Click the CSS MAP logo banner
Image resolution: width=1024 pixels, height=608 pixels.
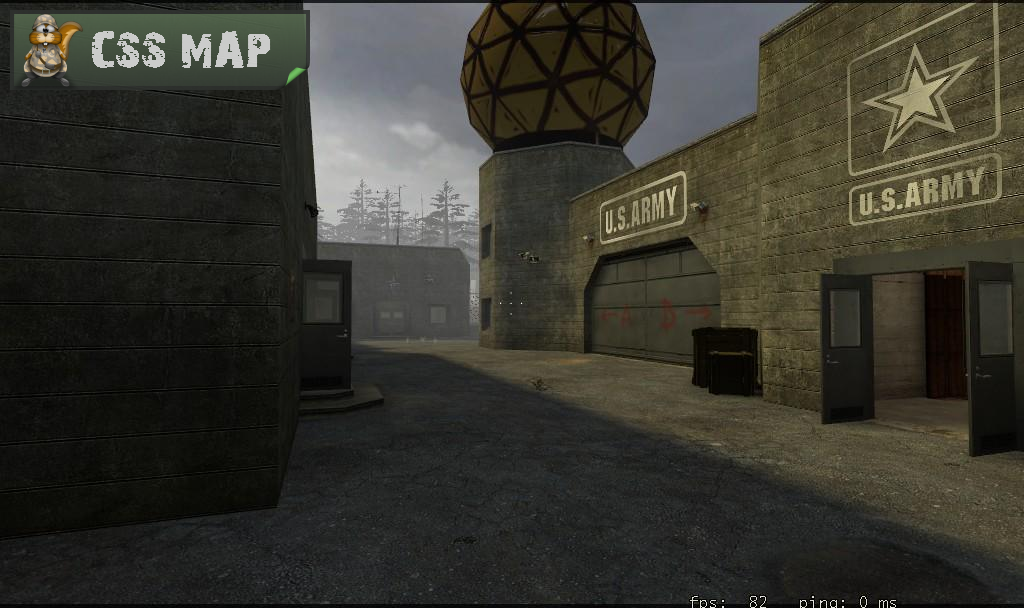tap(159, 49)
